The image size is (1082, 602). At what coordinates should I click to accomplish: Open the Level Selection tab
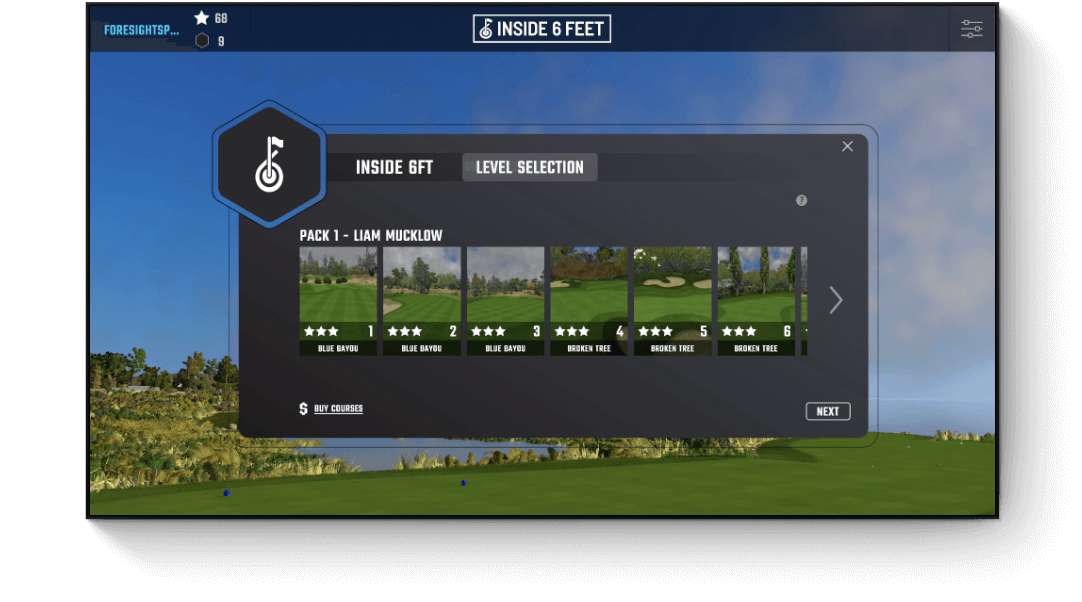pos(529,168)
